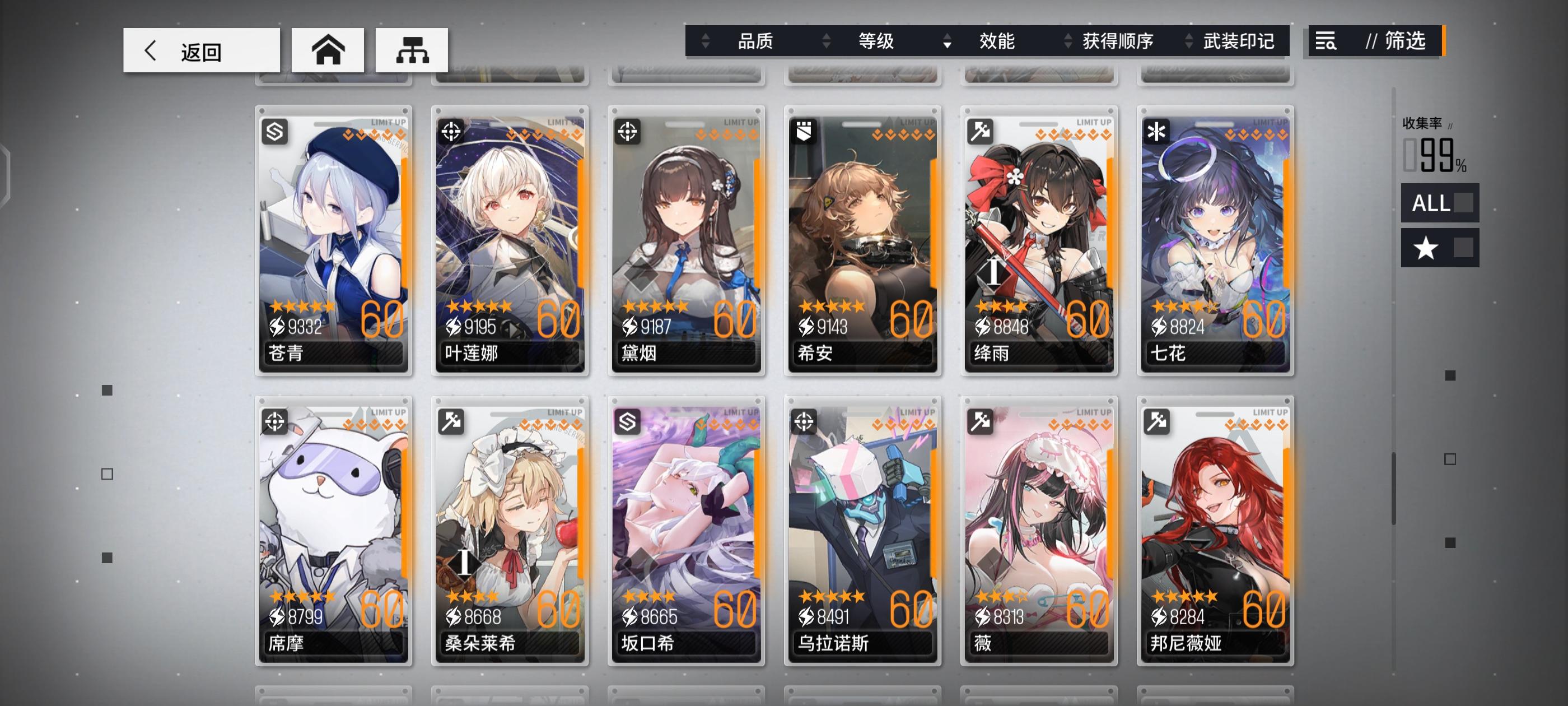Viewport: 1568px width, 706px height.
Task: Click the squad formation tree icon
Action: pos(412,50)
